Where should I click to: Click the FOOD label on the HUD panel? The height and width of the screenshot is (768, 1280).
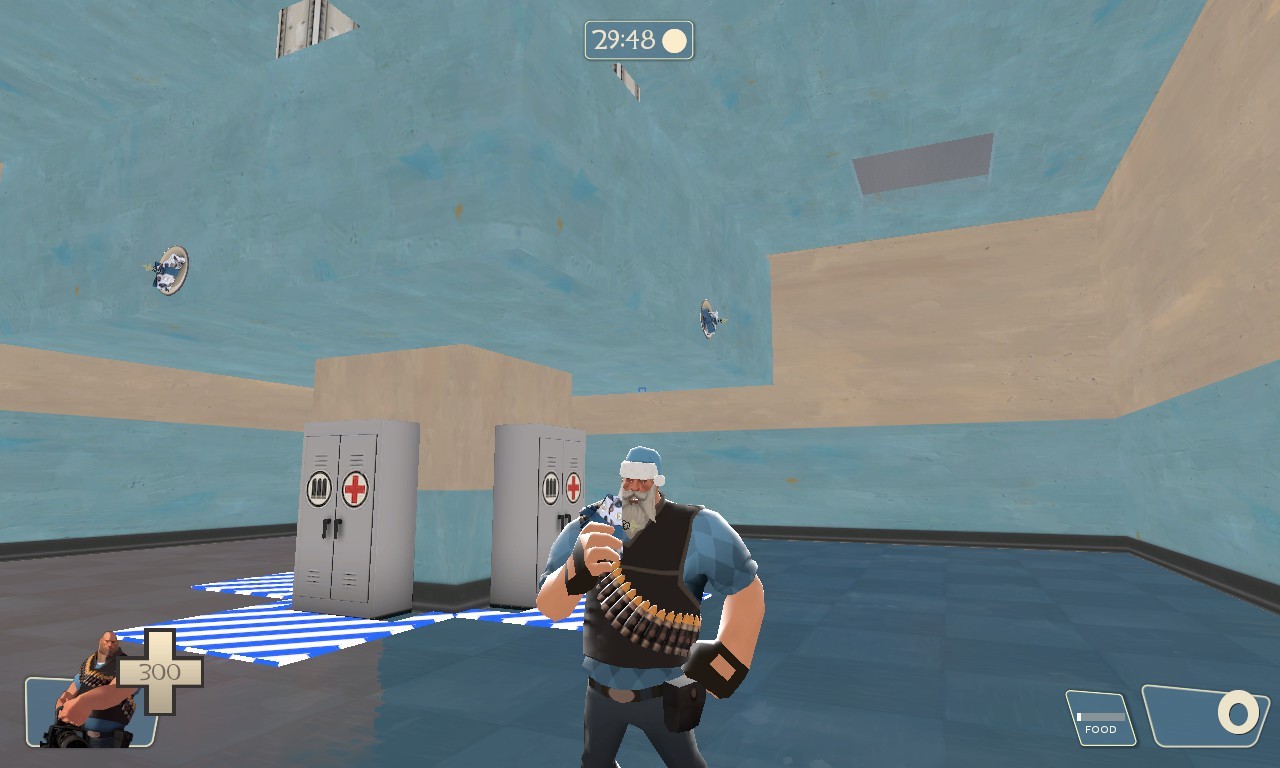pos(1100,731)
